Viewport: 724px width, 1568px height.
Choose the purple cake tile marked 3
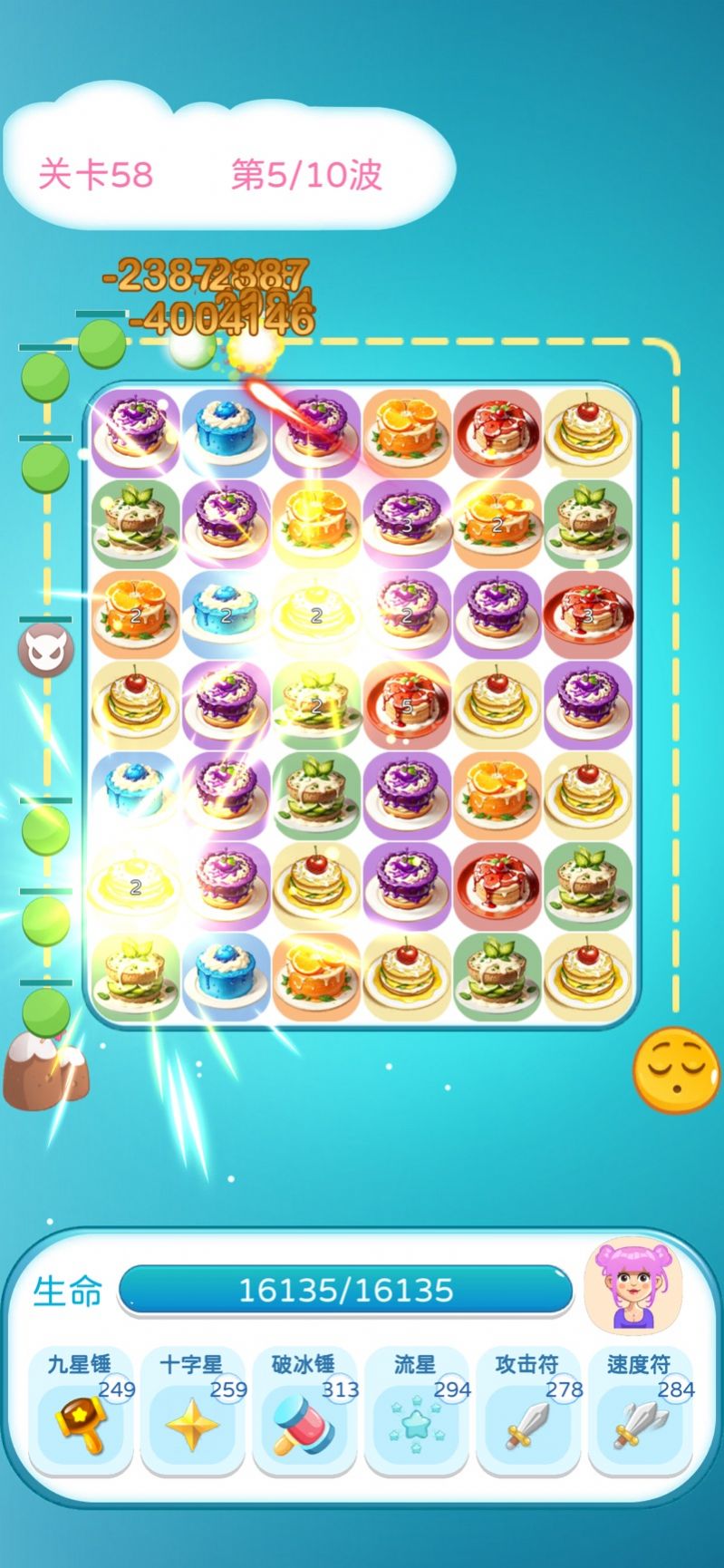pos(407,523)
